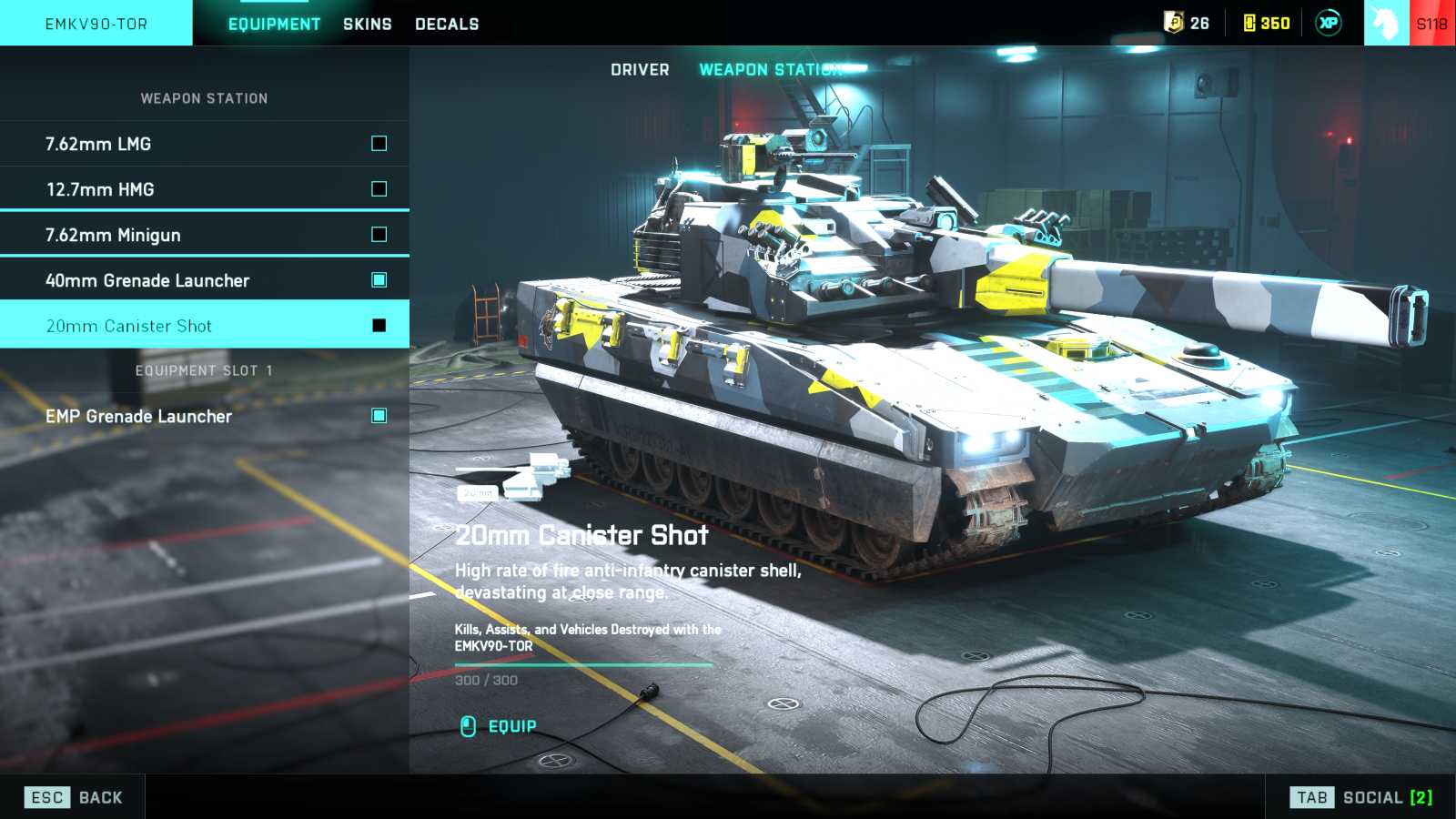Select the 7.62mm Minigun entry
The height and width of the screenshot is (819, 1456).
tap(204, 235)
